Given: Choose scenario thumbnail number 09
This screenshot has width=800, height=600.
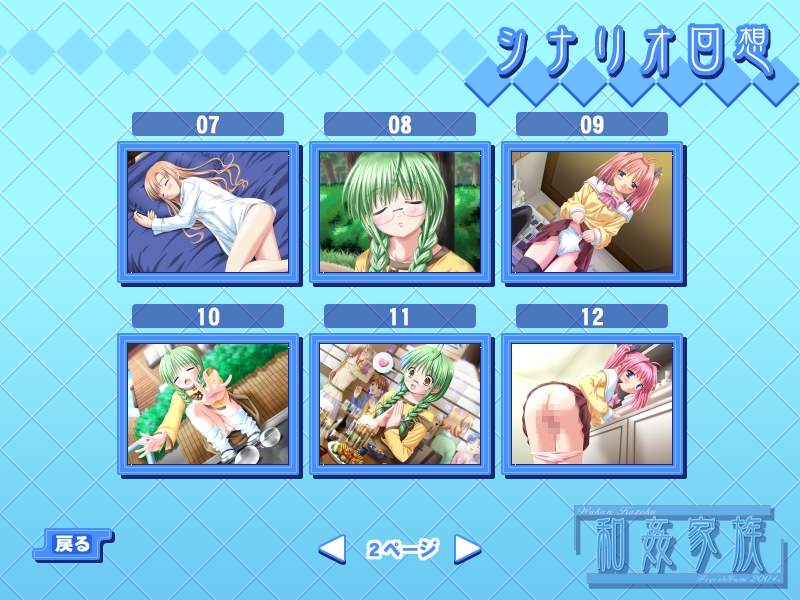Looking at the screenshot, I should point(592,212).
